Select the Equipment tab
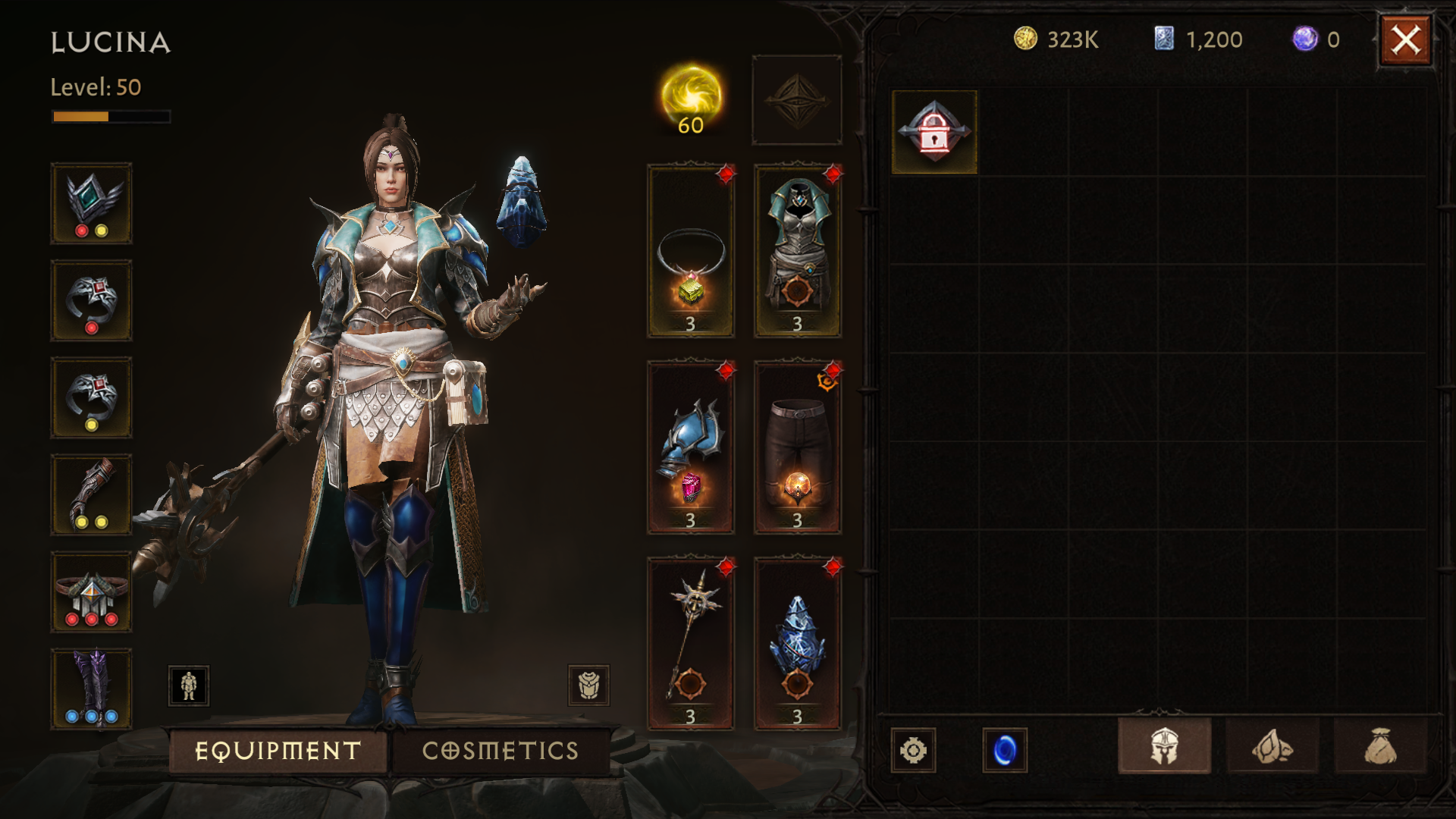Screen dimensions: 1456x819 point(278,751)
